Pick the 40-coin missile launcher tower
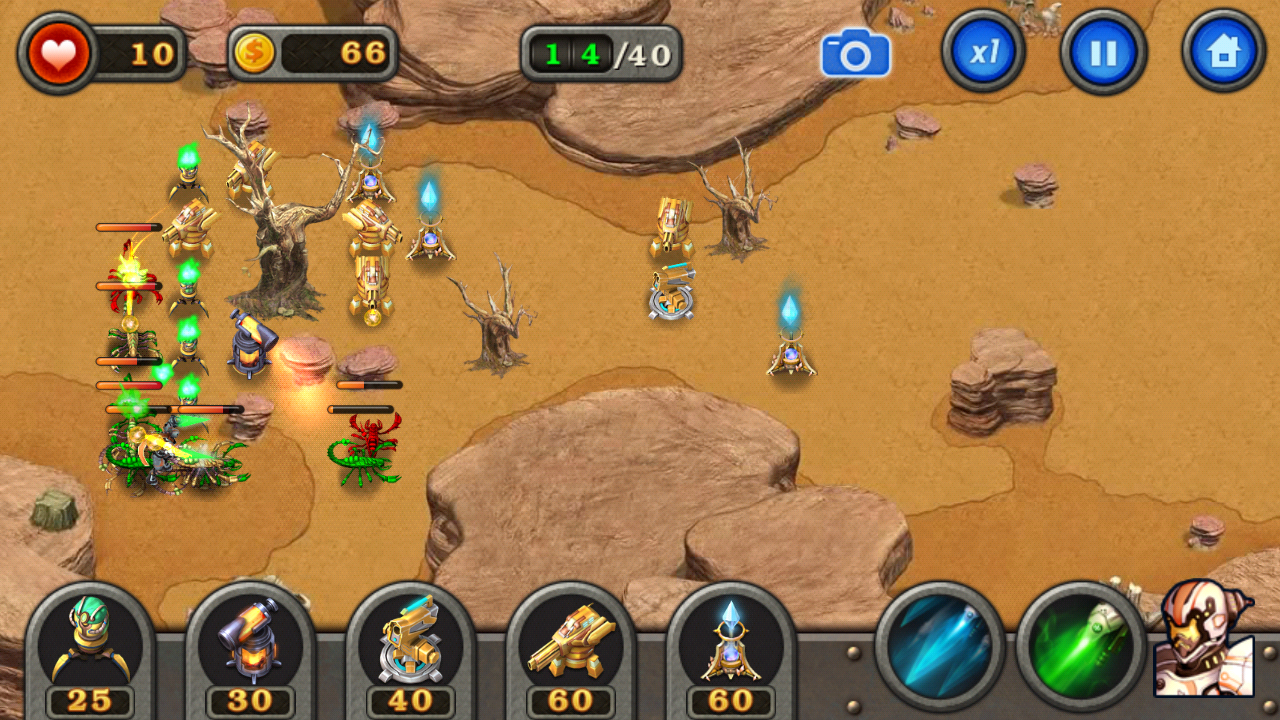This screenshot has width=1280, height=720. pos(410,645)
